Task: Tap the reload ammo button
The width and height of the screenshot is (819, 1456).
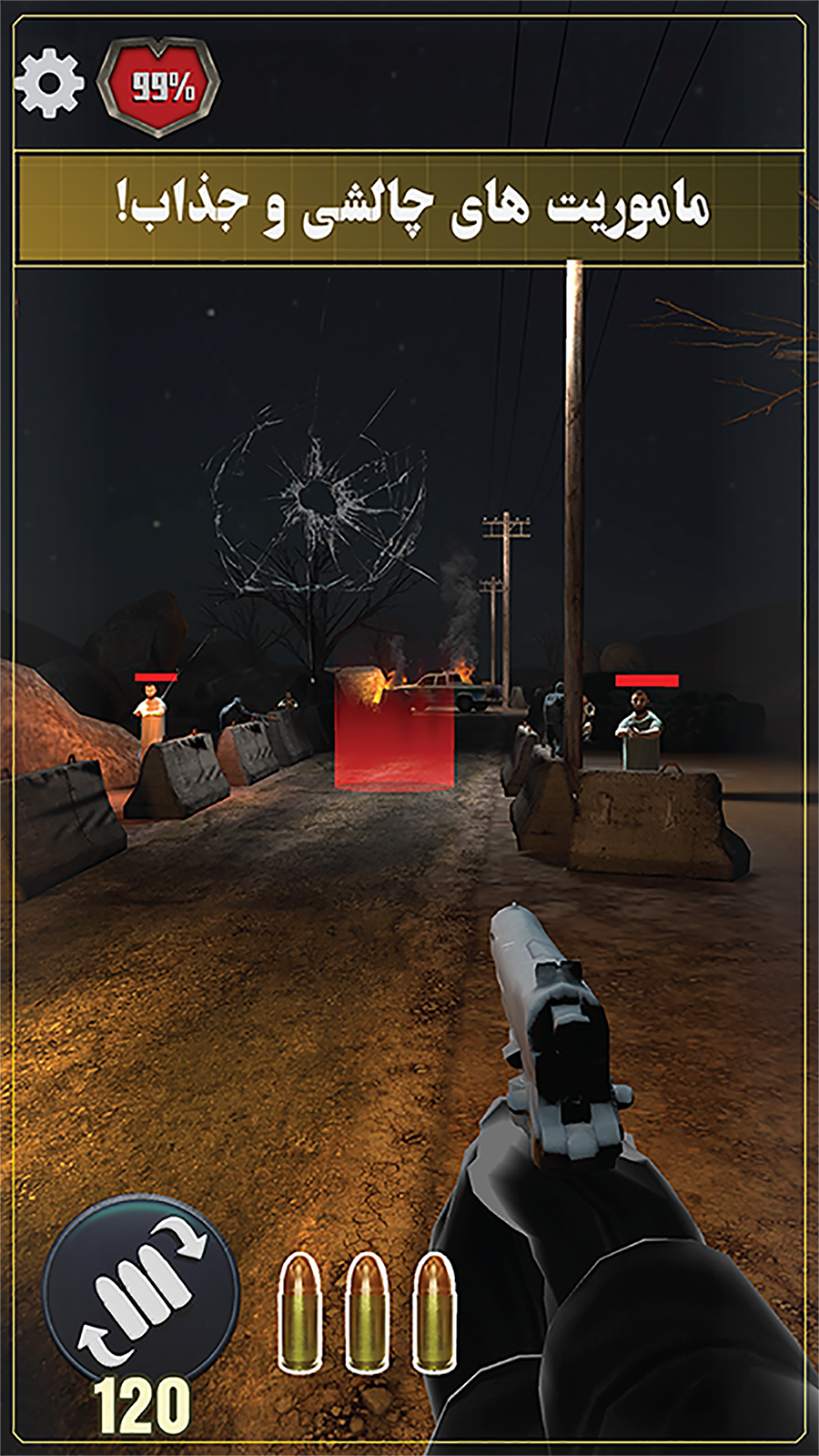Action: pyautogui.click(x=141, y=1292)
